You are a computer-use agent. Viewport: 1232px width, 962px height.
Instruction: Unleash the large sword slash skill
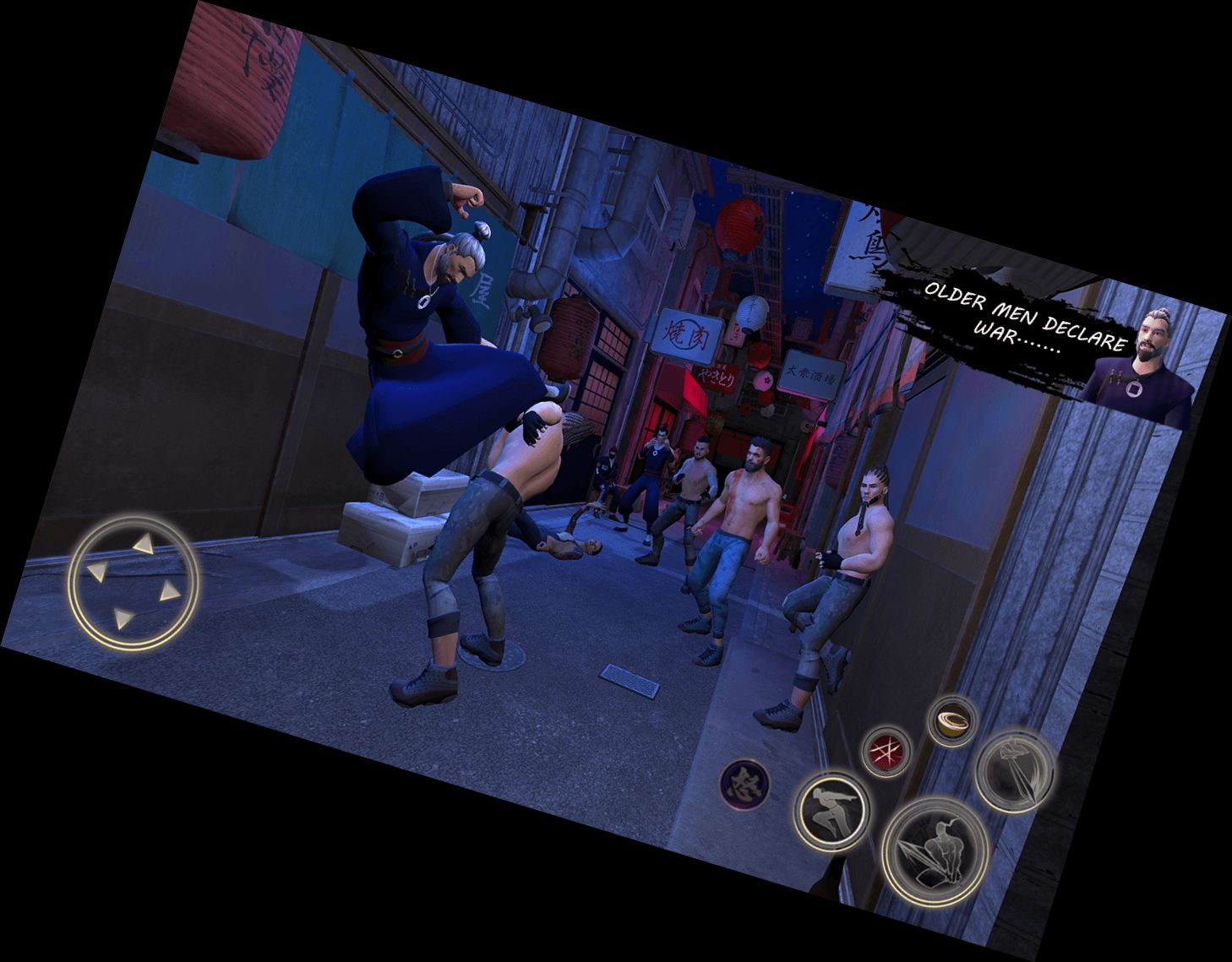click(935, 851)
